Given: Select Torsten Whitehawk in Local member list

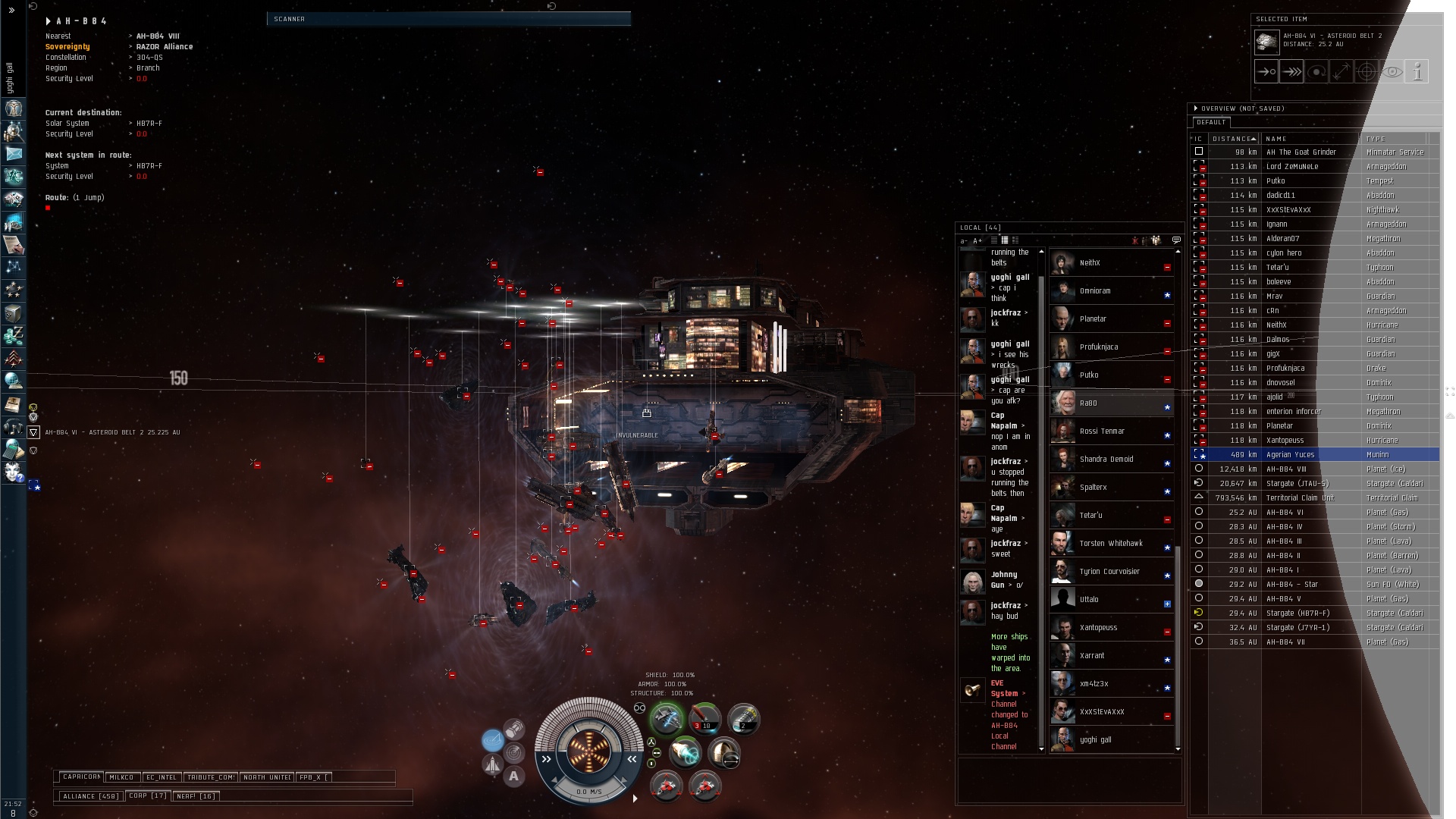Looking at the screenshot, I should click(1112, 544).
